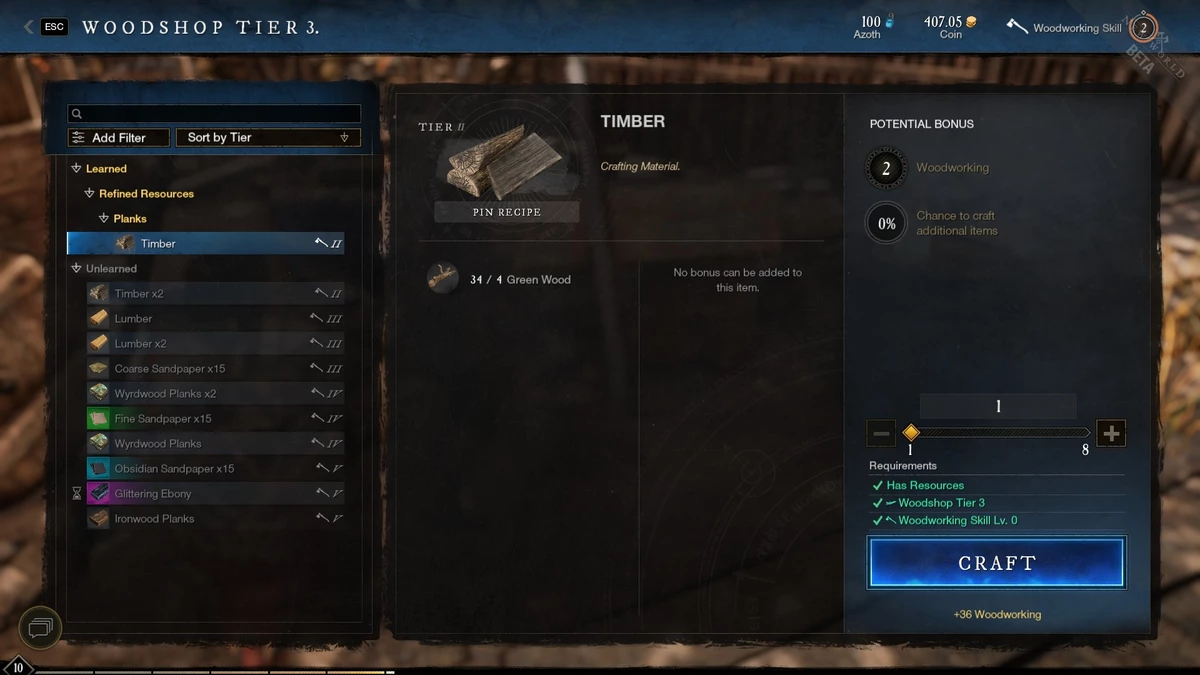Open the Sort by Tier dropdown
The width and height of the screenshot is (1200, 675).
[x=268, y=138]
